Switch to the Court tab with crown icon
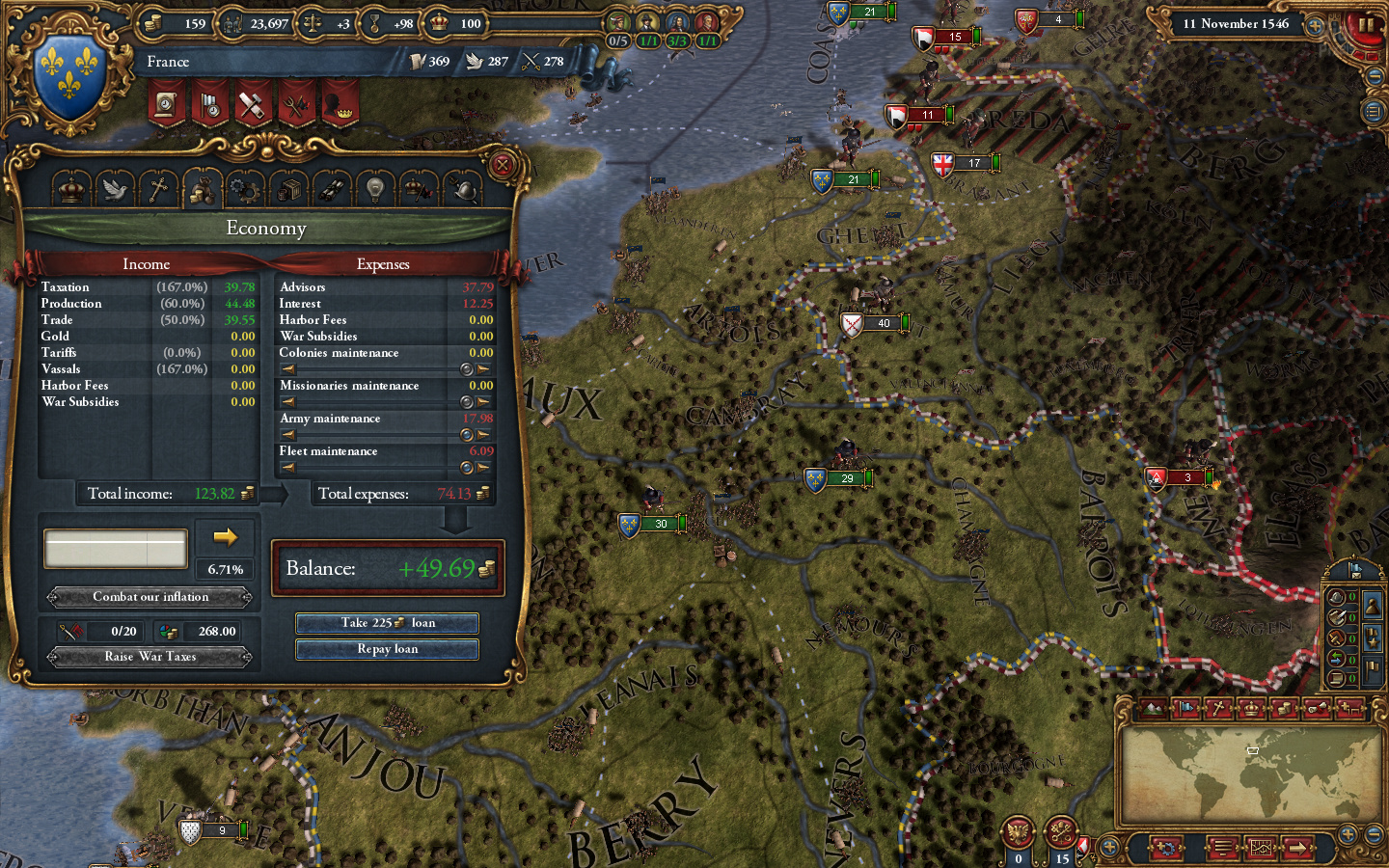Screen dimensions: 1389x868 pos(71,189)
